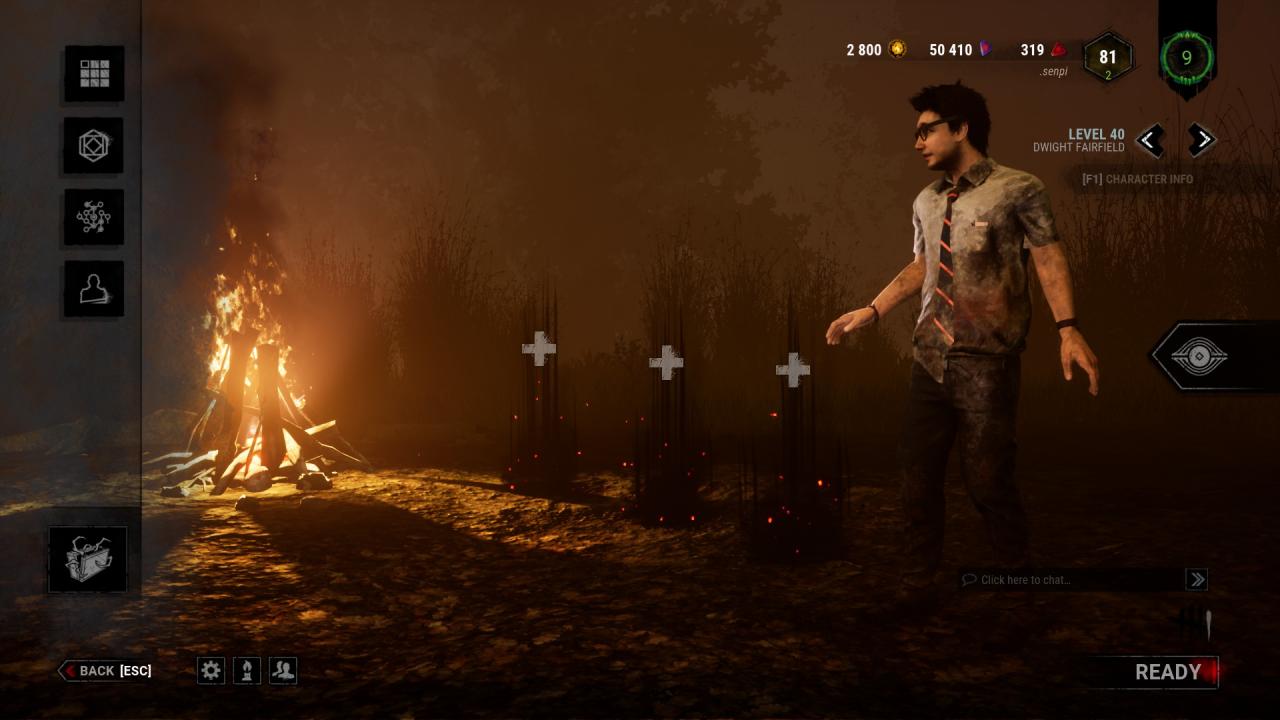1280x720 pixels.
Task: Focus the 'Click here to chat' box
Action: tap(1070, 580)
